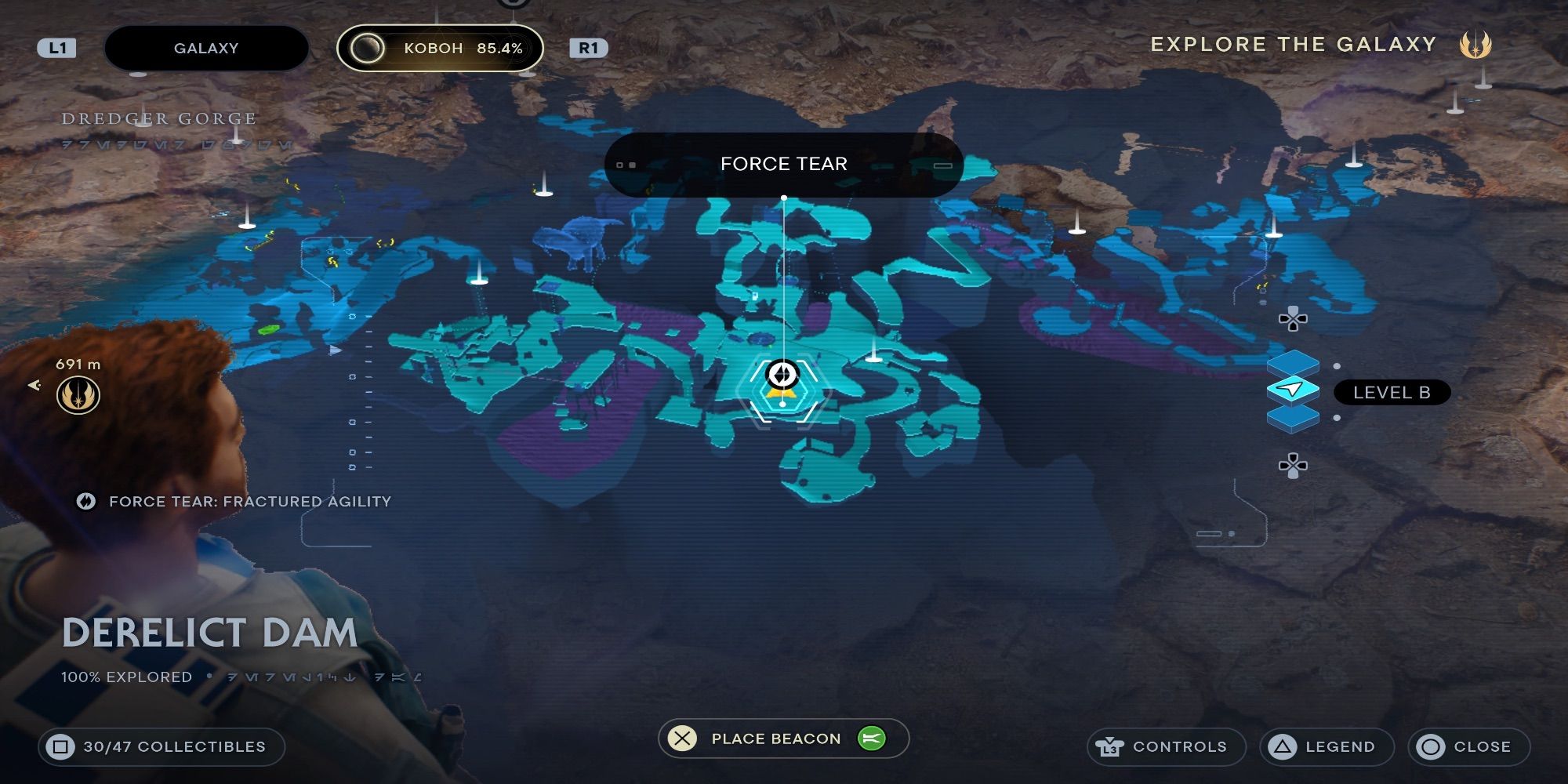This screenshot has height=784, width=1568.
Task: Expand the Force Tear banner at top center
Action: [784, 164]
